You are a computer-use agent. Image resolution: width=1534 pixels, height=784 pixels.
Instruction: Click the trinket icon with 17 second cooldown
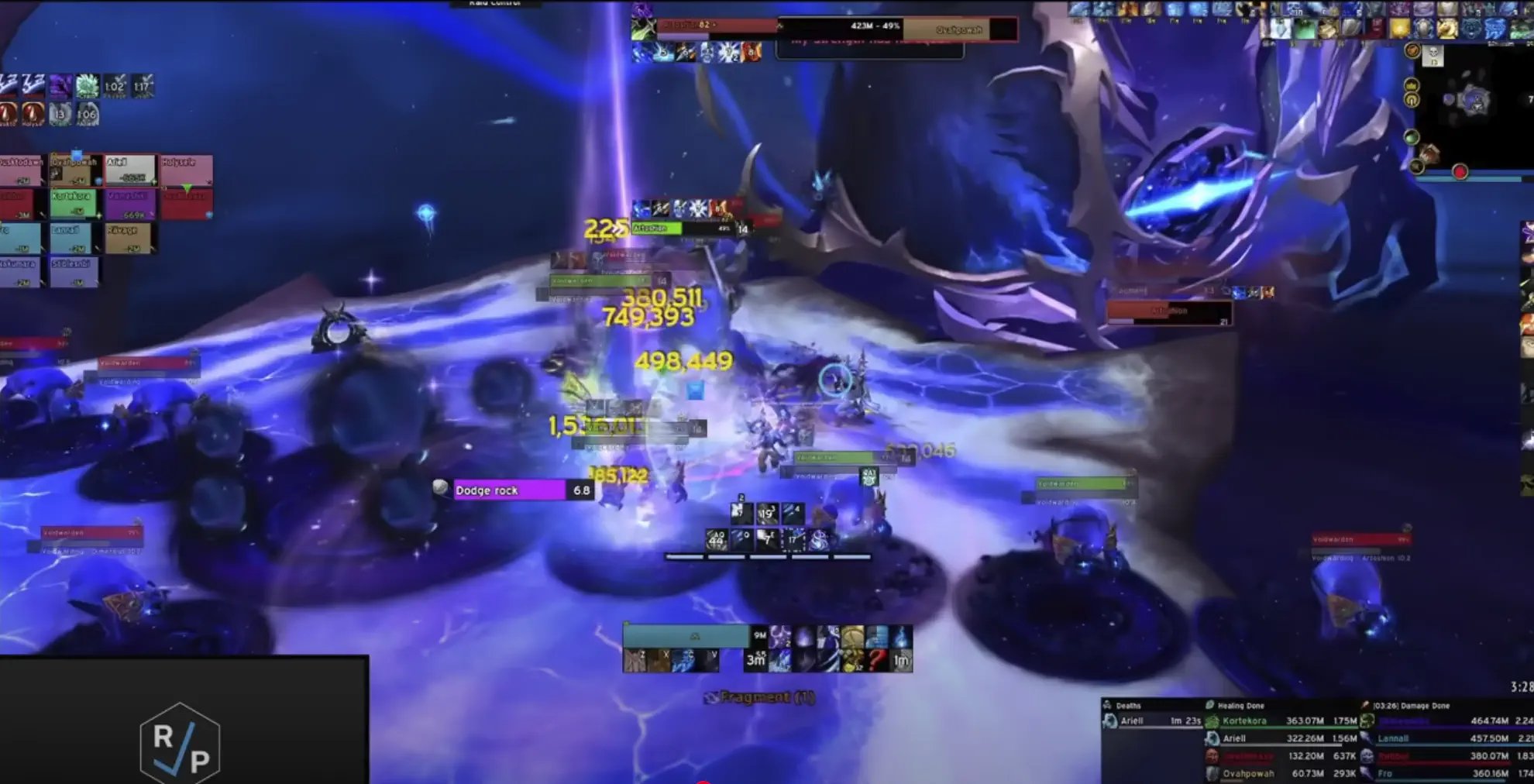[x=793, y=539]
